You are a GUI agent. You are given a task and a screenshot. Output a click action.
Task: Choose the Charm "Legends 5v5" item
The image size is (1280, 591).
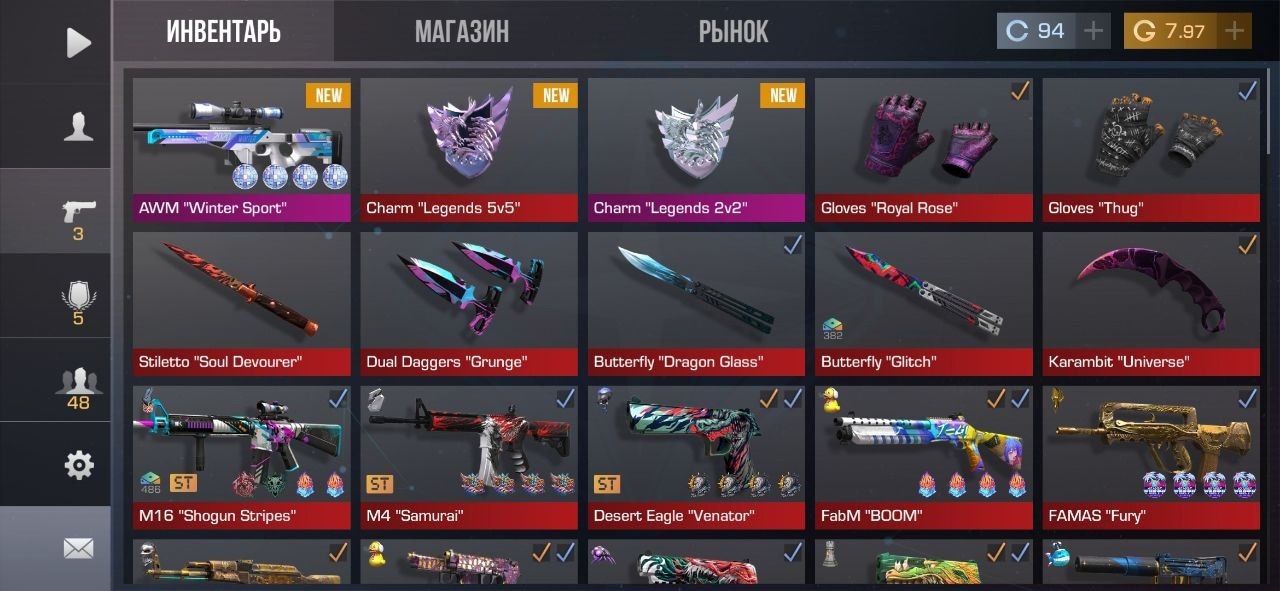pyautogui.click(x=468, y=148)
